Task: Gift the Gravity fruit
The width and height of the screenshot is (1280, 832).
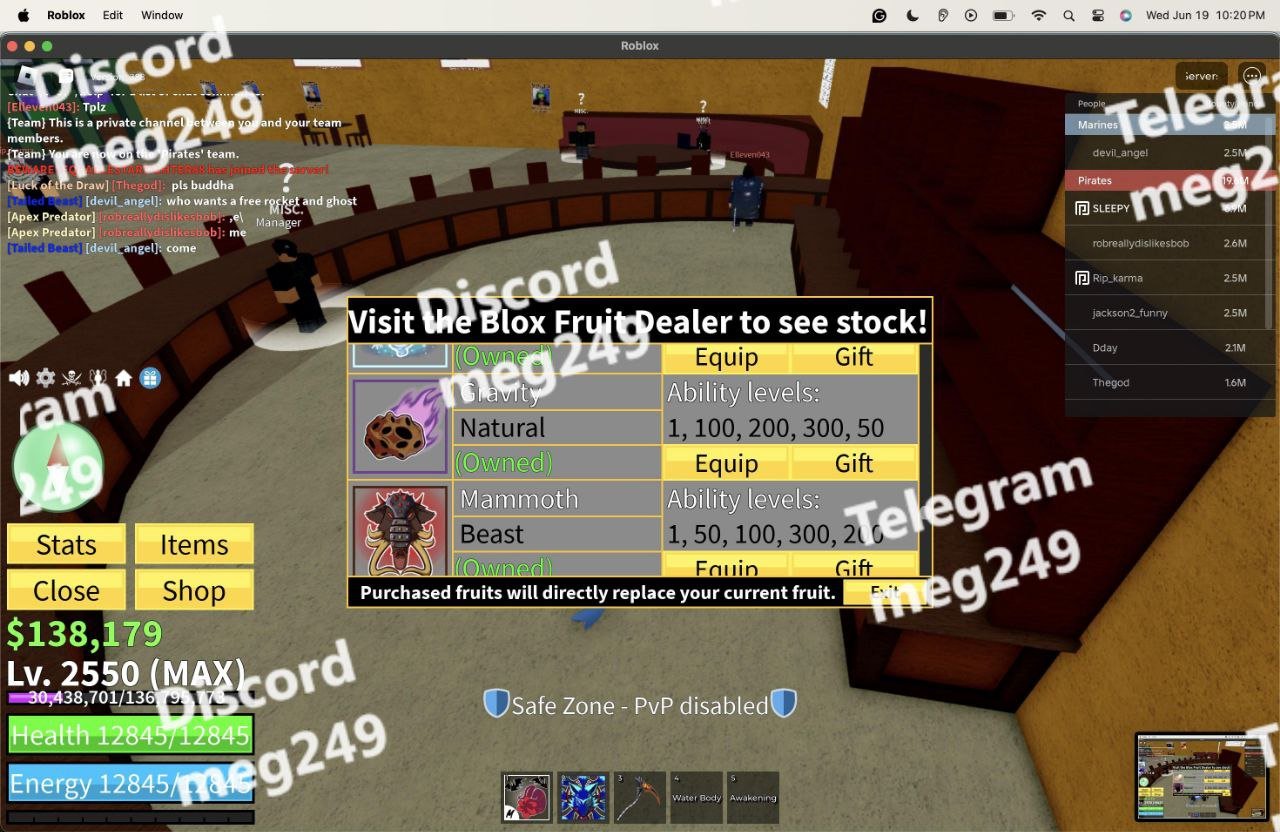Action: pos(854,463)
